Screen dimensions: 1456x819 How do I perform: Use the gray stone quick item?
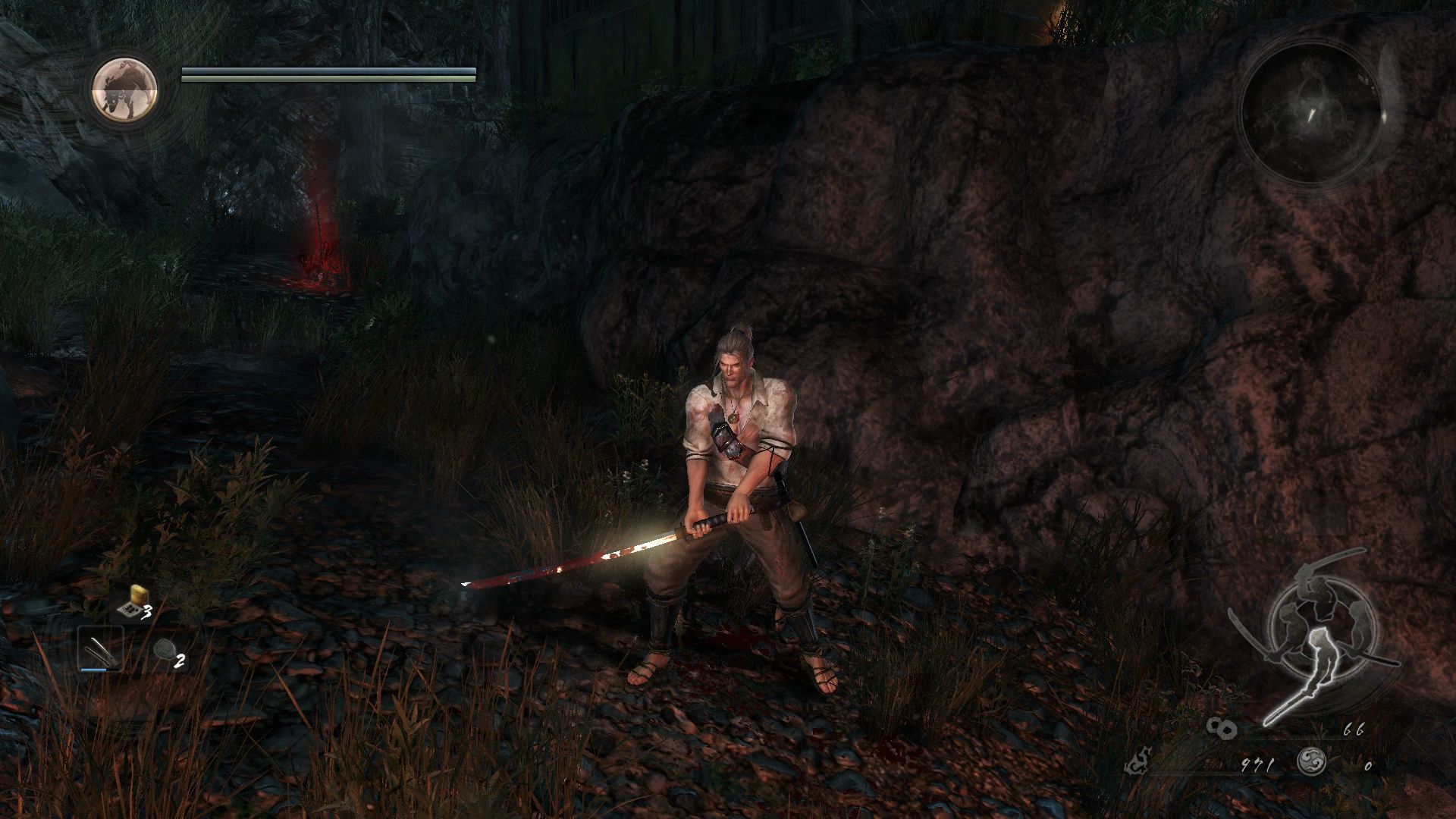165,651
